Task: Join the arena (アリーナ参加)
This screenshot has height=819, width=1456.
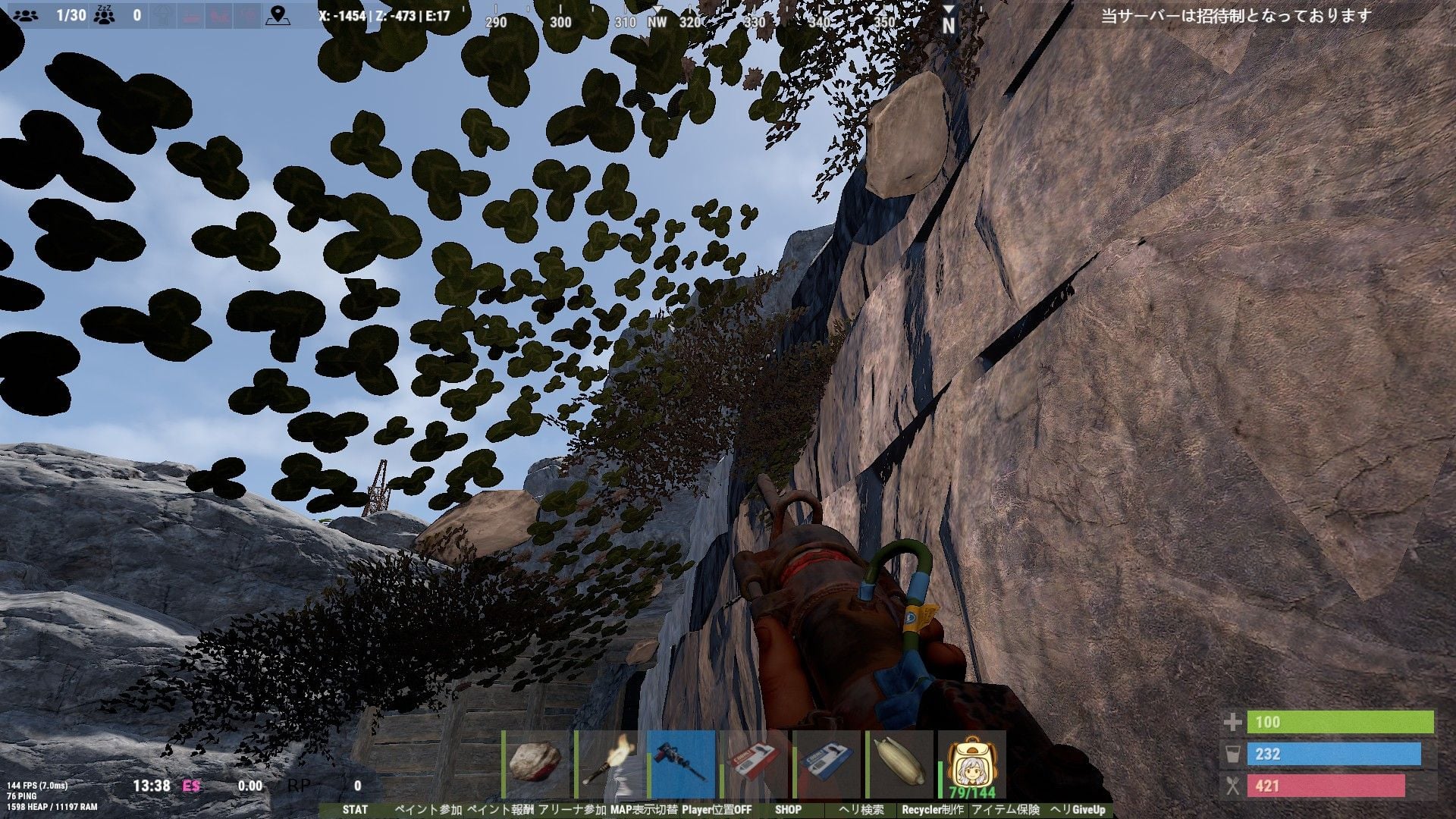Action: tap(573, 810)
